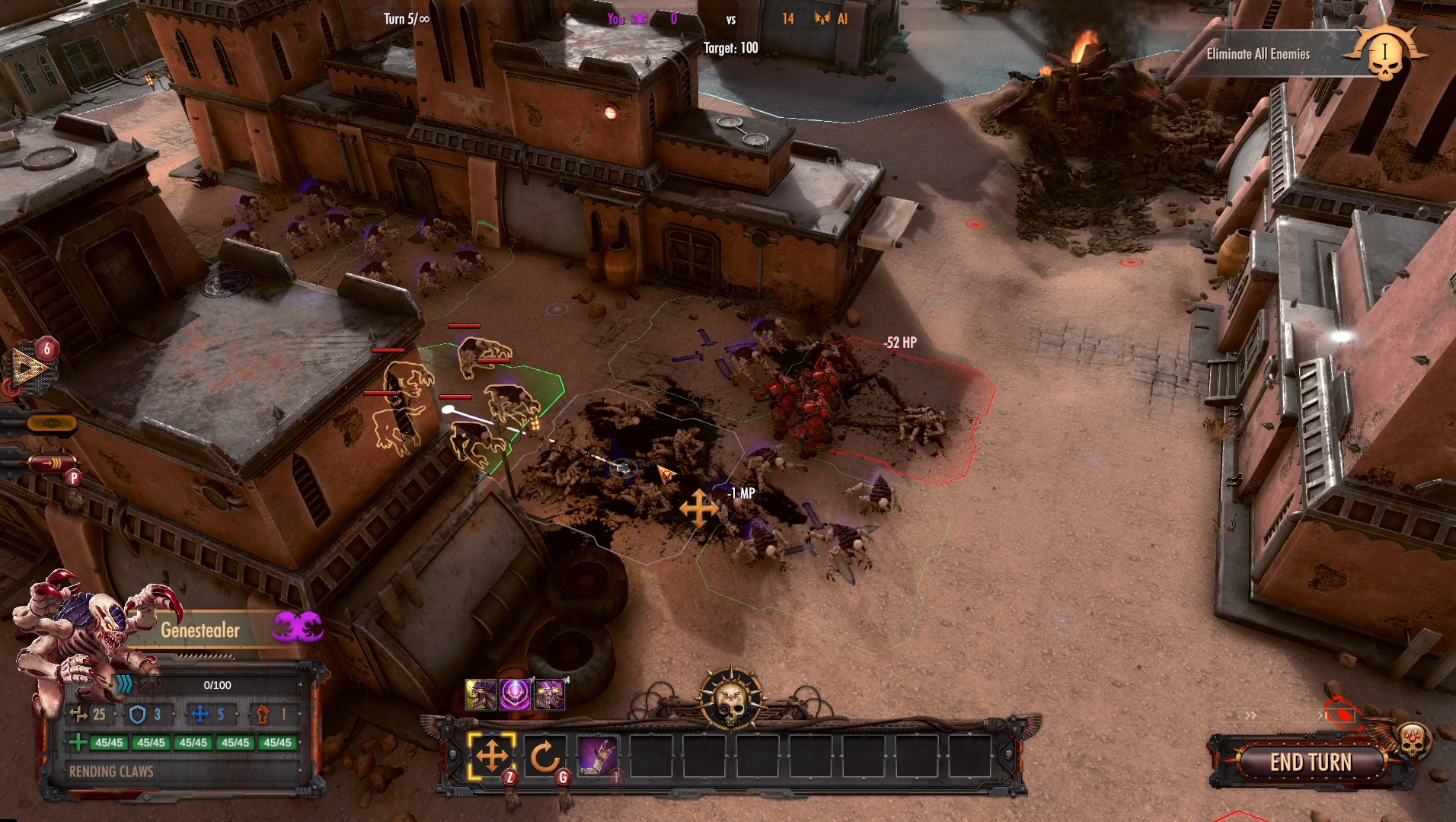
Task: Click the skip-to-end chevron button
Action: click(1322, 715)
